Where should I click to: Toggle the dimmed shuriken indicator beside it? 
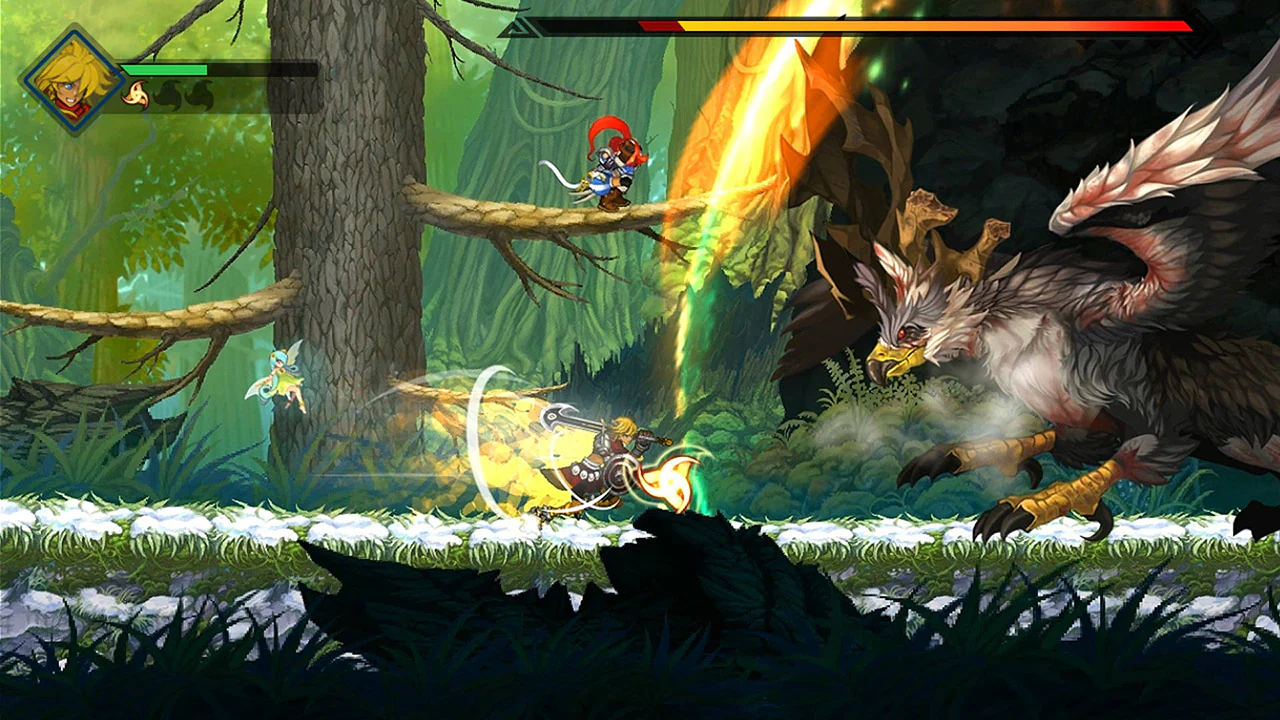pyautogui.click(x=167, y=94)
